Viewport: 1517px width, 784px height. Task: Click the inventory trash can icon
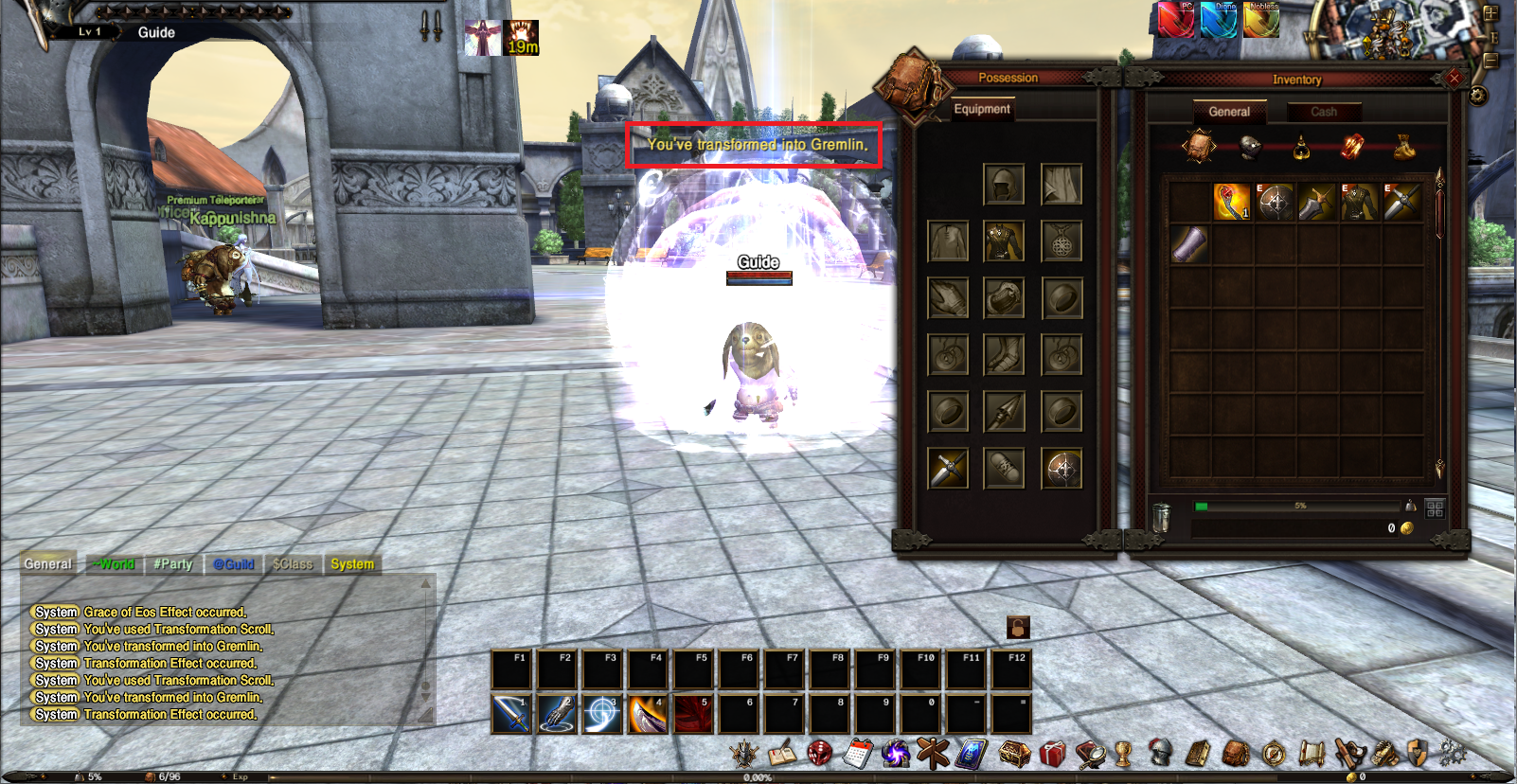[x=1162, y=517]
